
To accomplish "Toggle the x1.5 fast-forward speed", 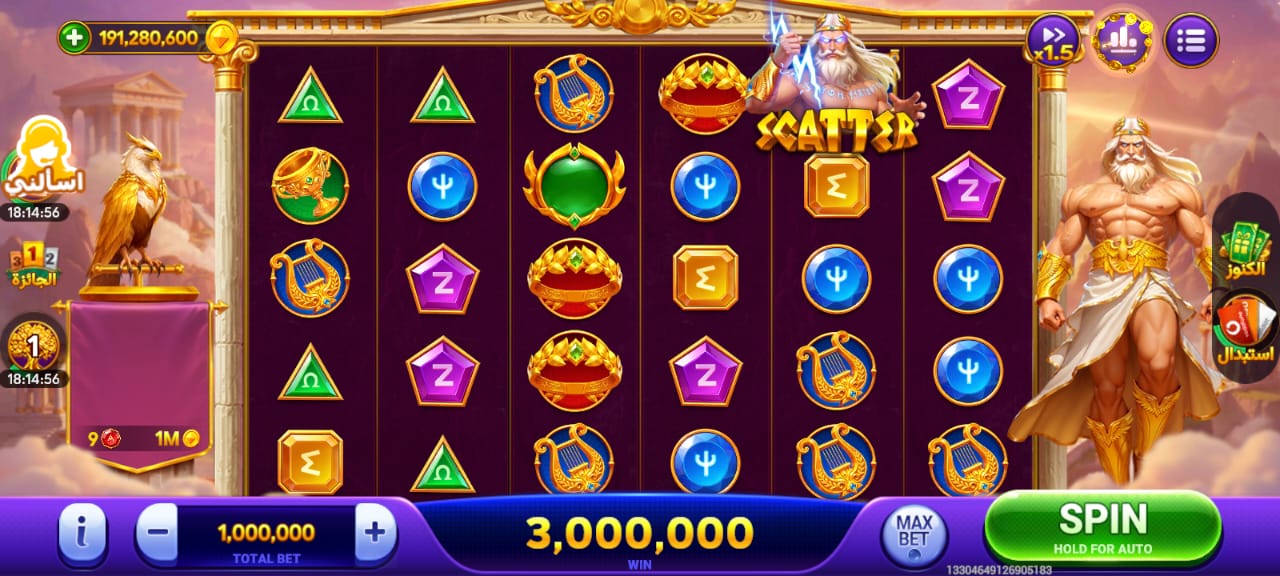I will (1053, 41).
